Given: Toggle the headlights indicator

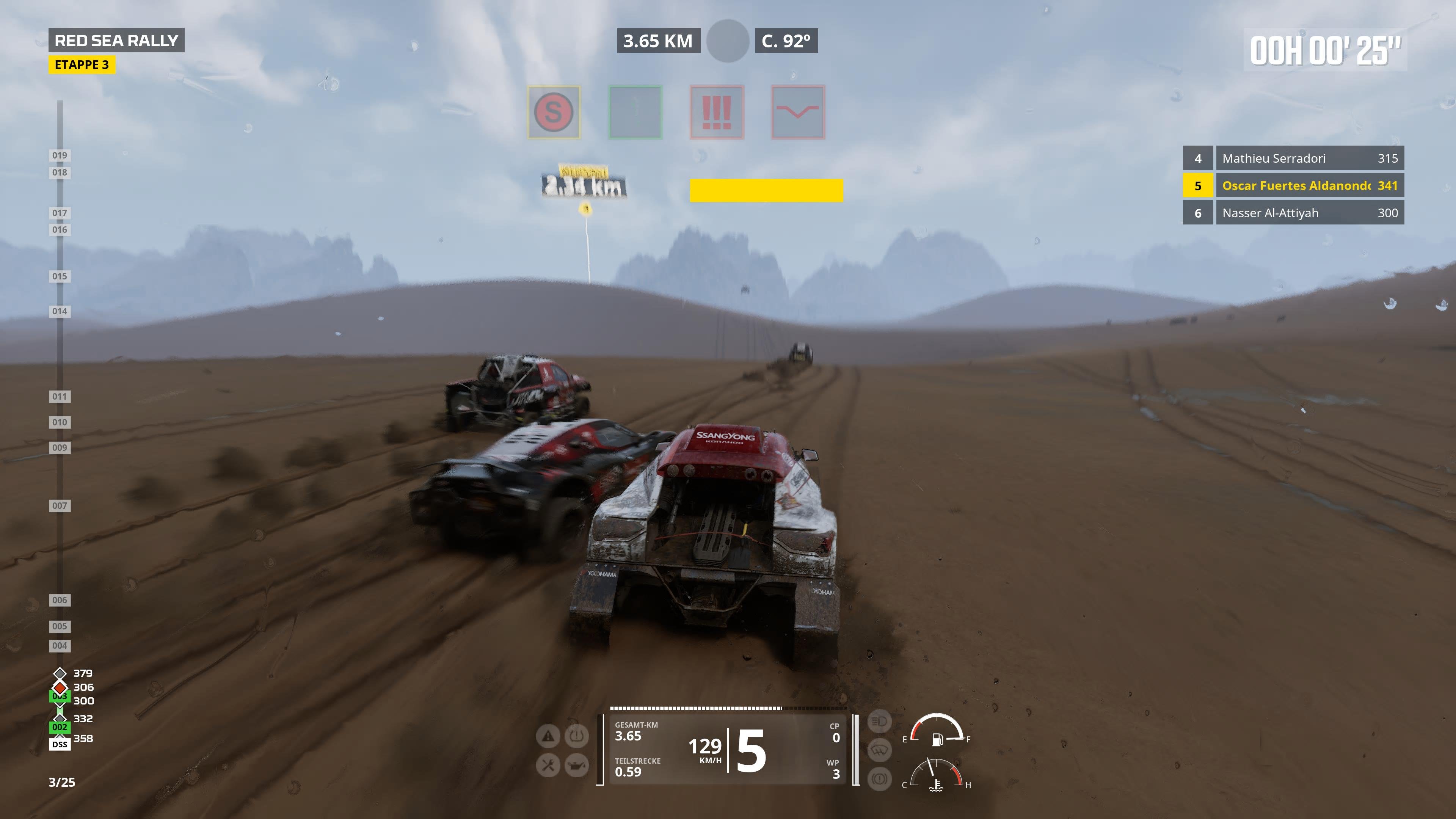Looking at the screenshot, I should tap(880, 722).
